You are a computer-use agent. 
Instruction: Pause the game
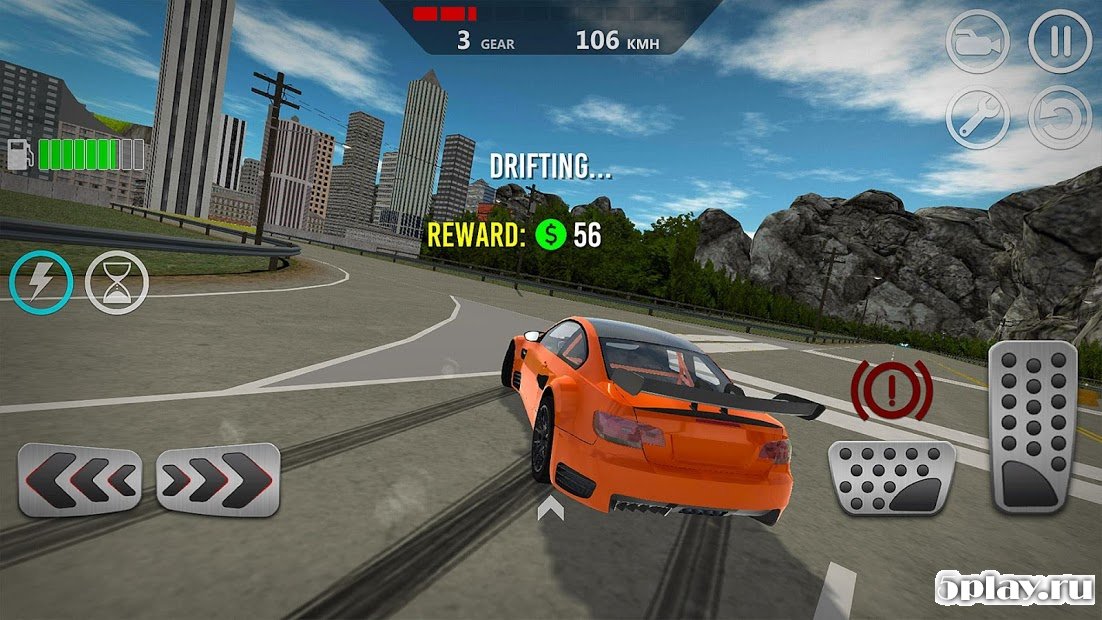[x=1059, y=41]
